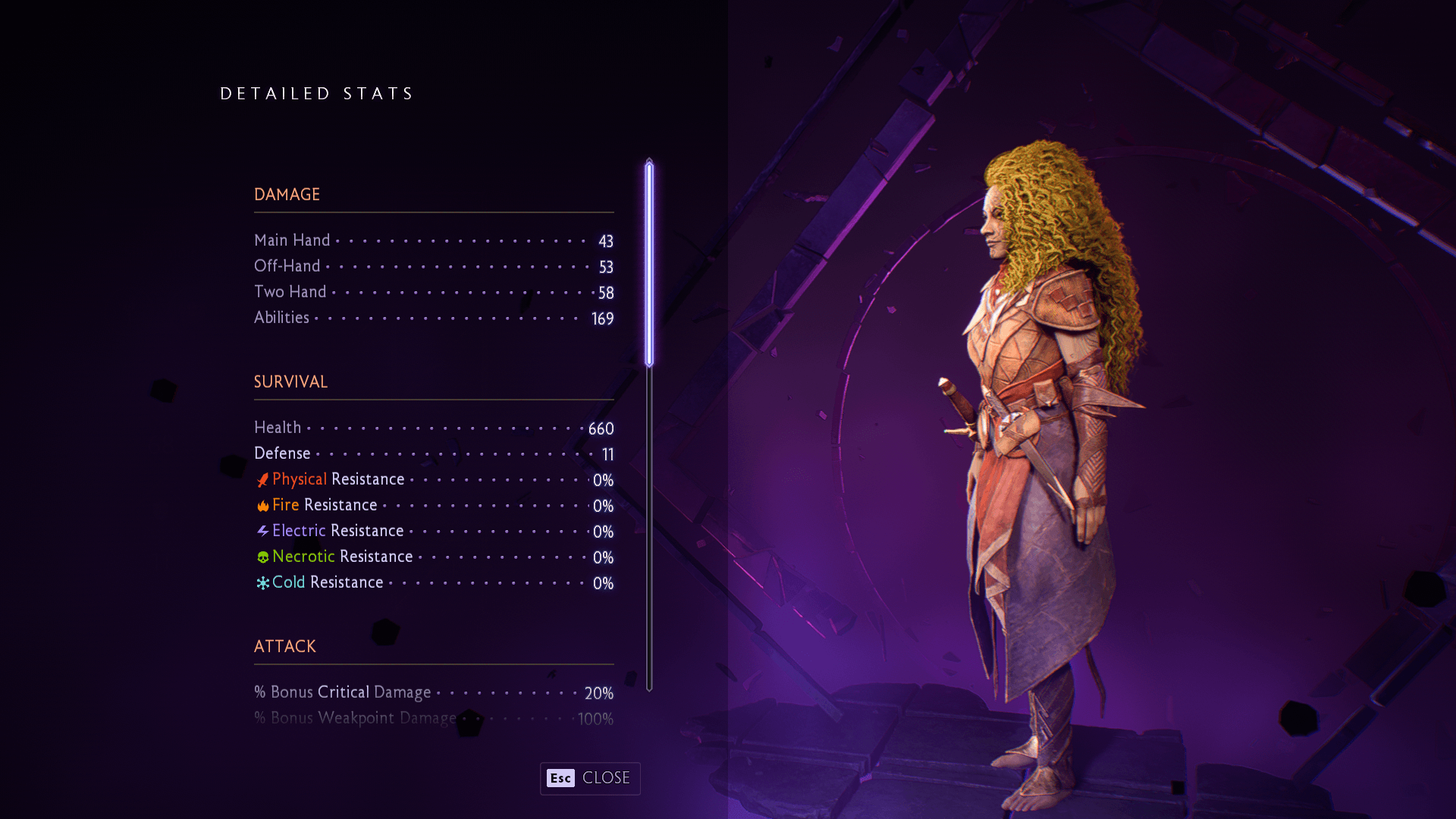Select the Abilities damage row

[x=433, y=318]
